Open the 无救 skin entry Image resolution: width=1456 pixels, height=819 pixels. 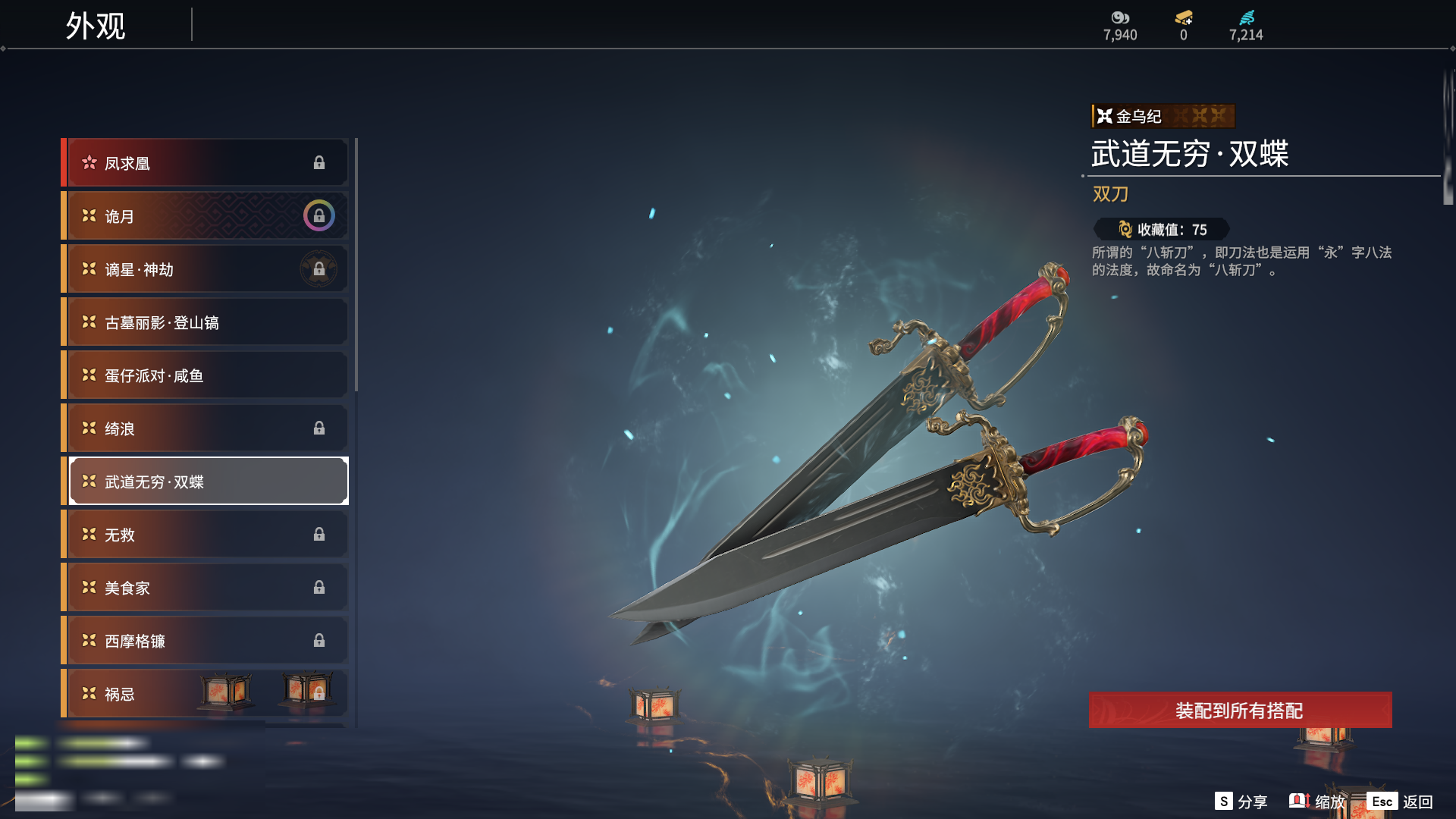coord(206,535)
